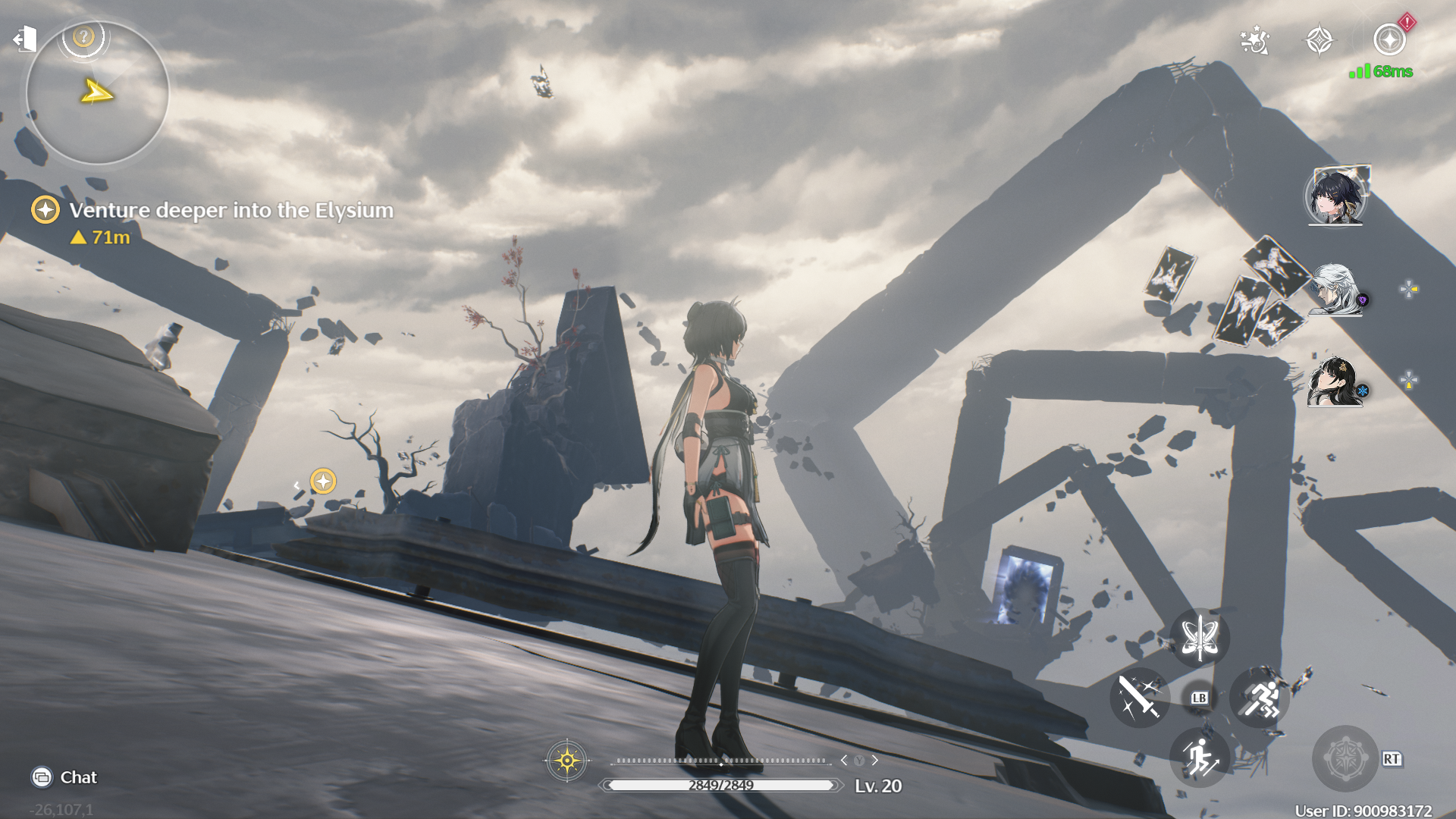Select the Venture deeper into the Elysium quest tracker
The width and height of the screenshot is (1456, 819).
(231, 210)
